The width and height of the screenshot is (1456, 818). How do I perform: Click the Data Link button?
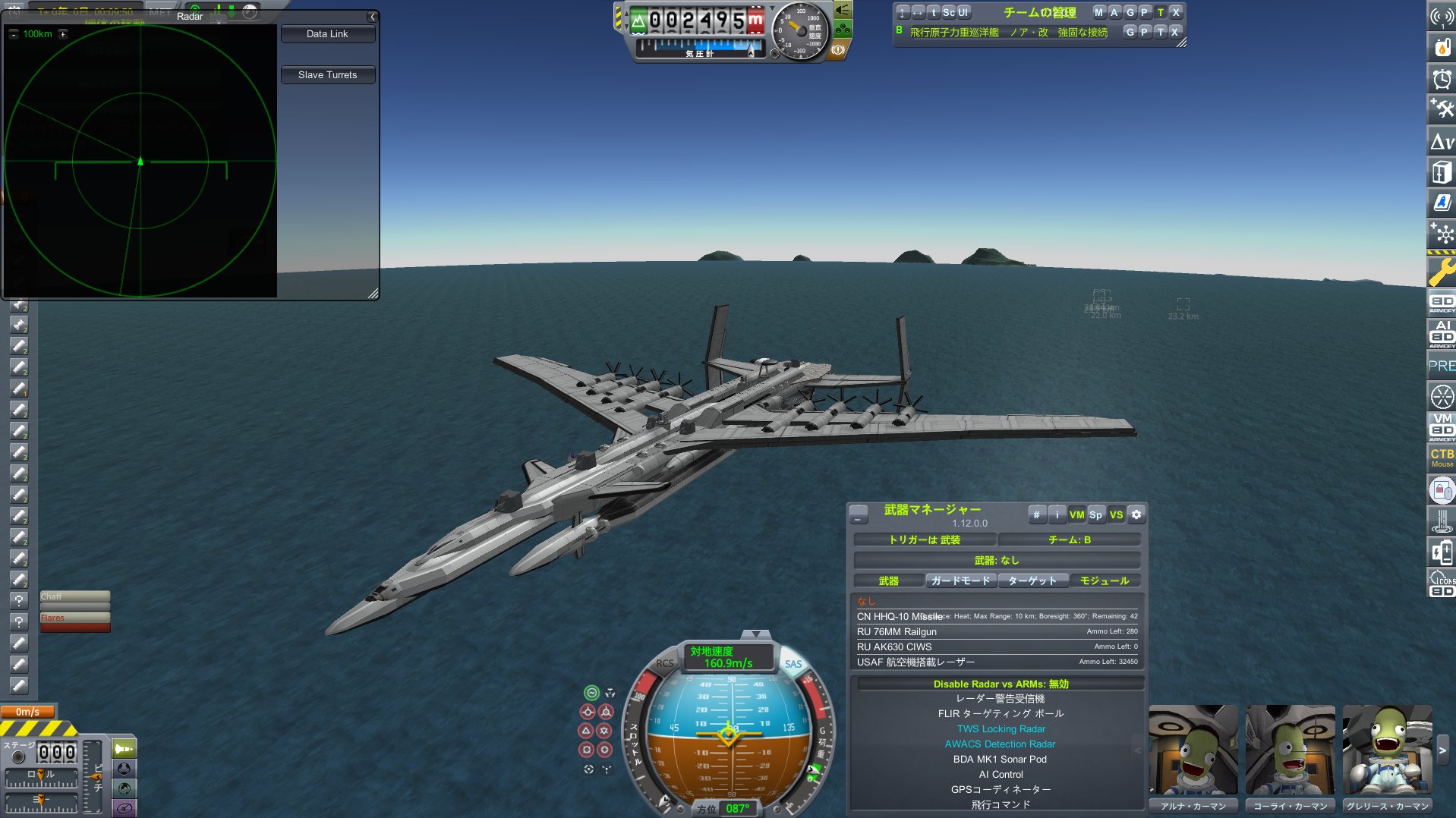tap(327, 34)
